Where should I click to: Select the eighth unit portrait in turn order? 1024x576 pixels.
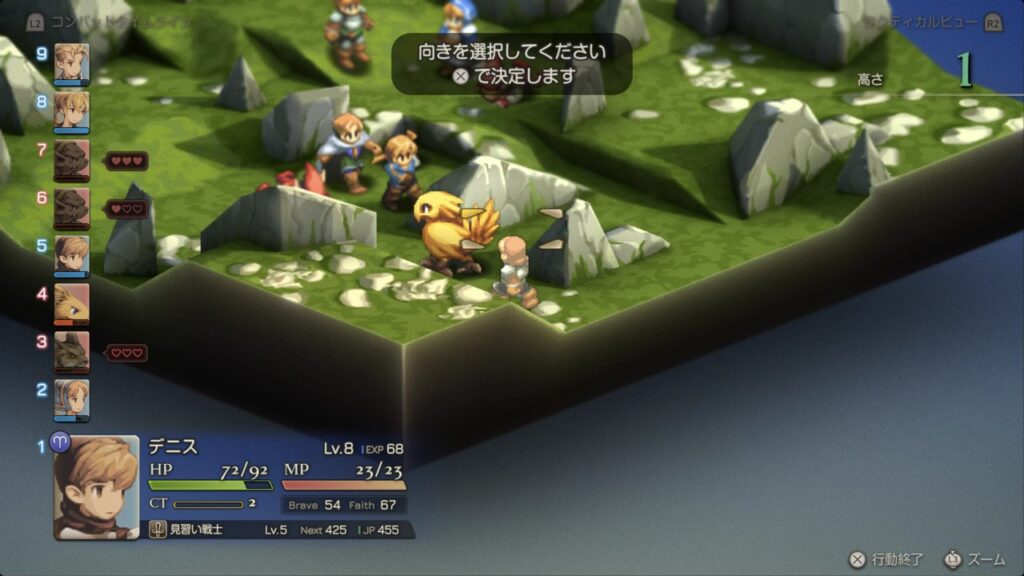point(71,109)
